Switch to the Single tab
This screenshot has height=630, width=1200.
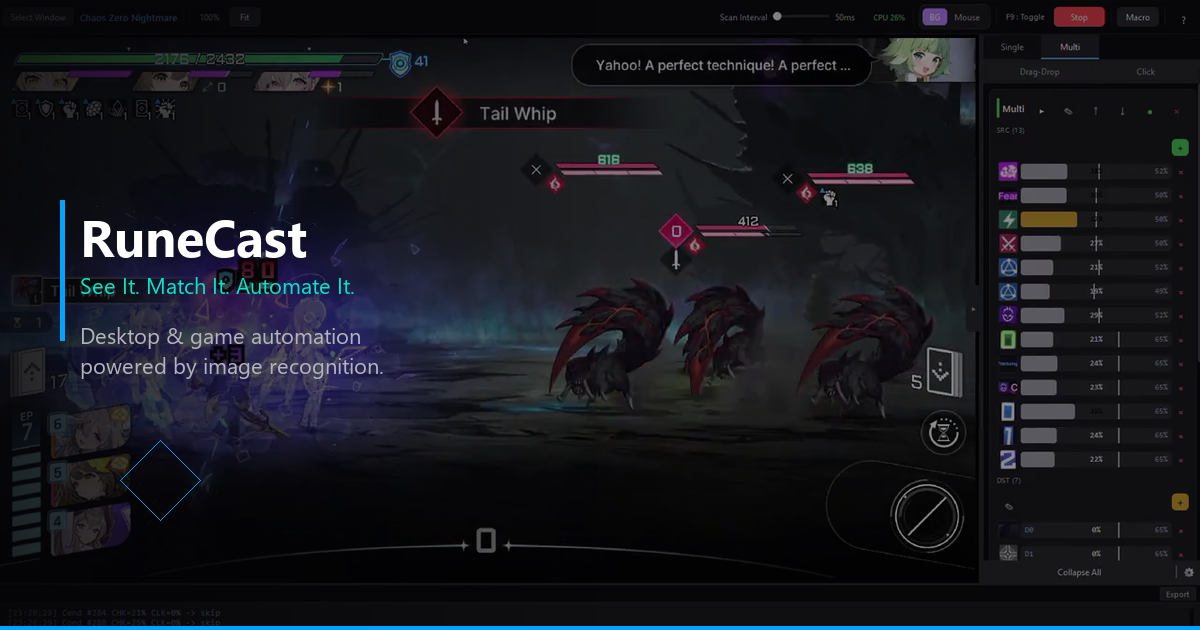[1012, 47]
